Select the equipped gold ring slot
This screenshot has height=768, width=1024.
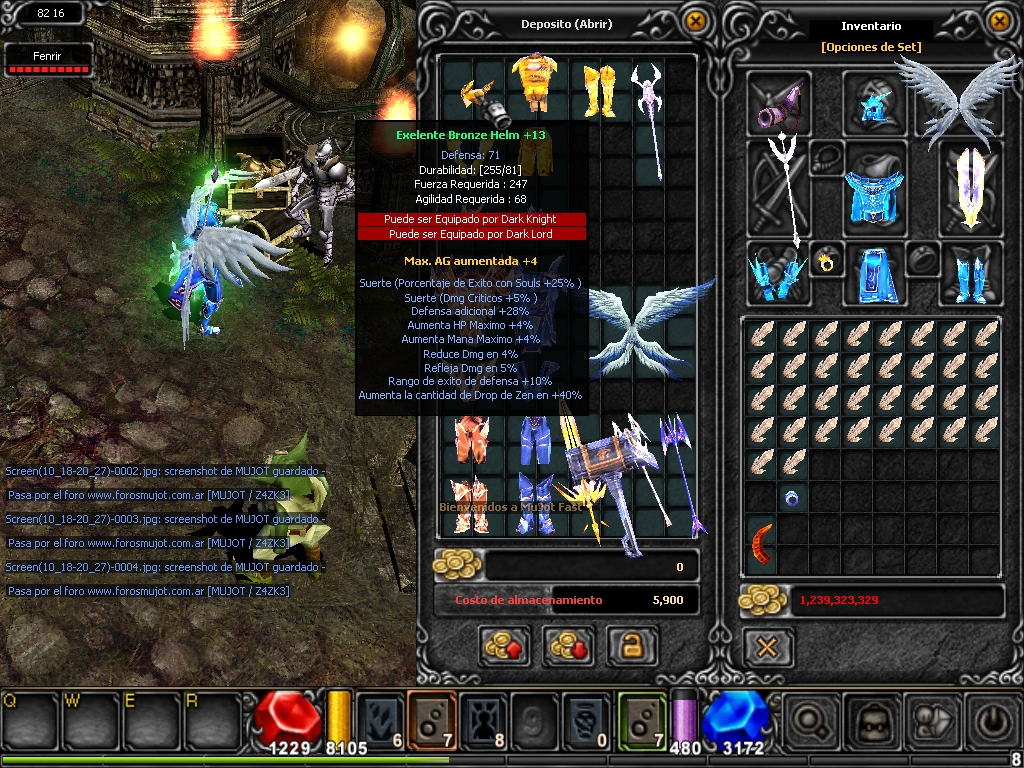coord(827,264)
